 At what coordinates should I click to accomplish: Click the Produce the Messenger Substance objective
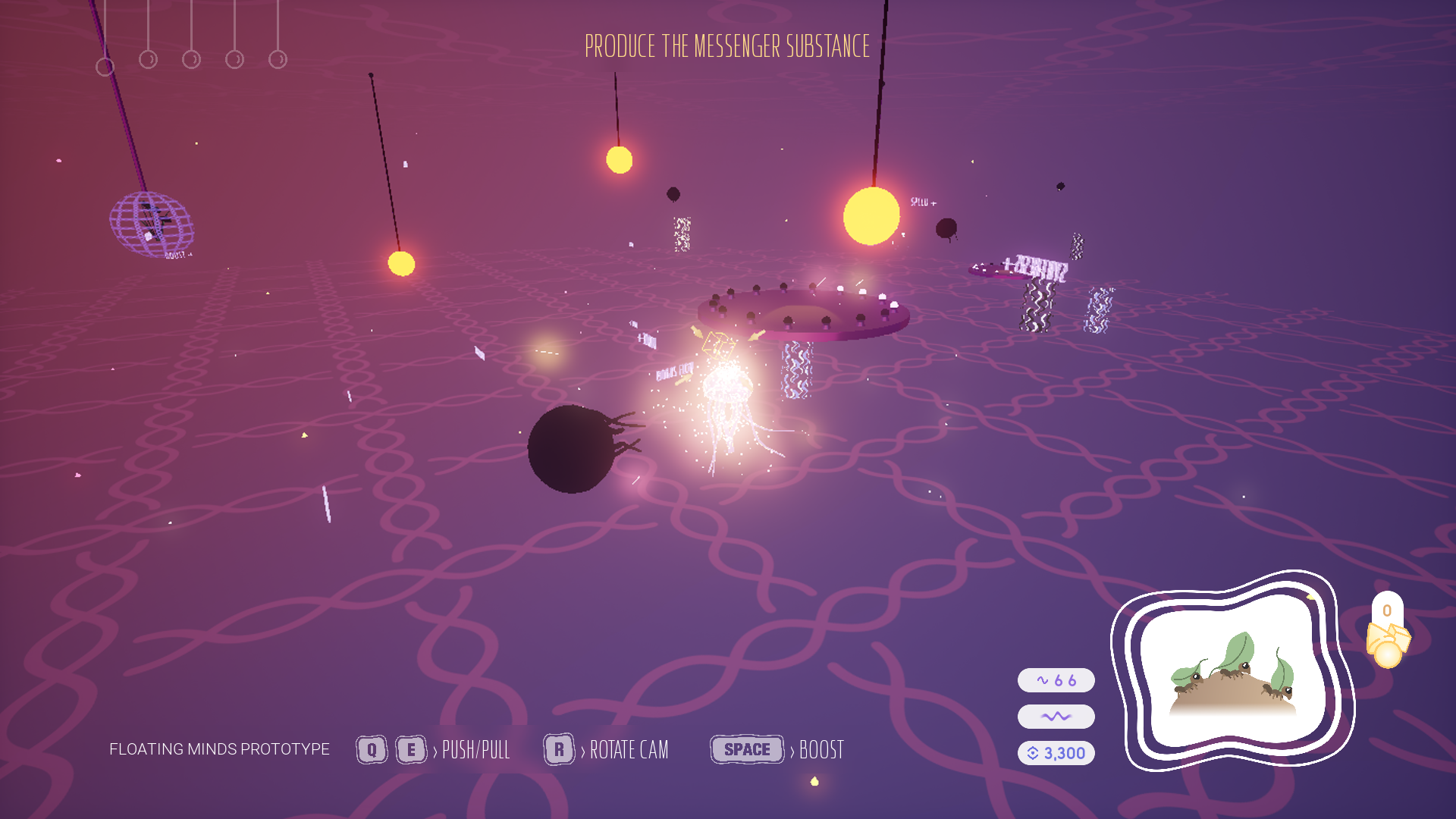[727, 47]
